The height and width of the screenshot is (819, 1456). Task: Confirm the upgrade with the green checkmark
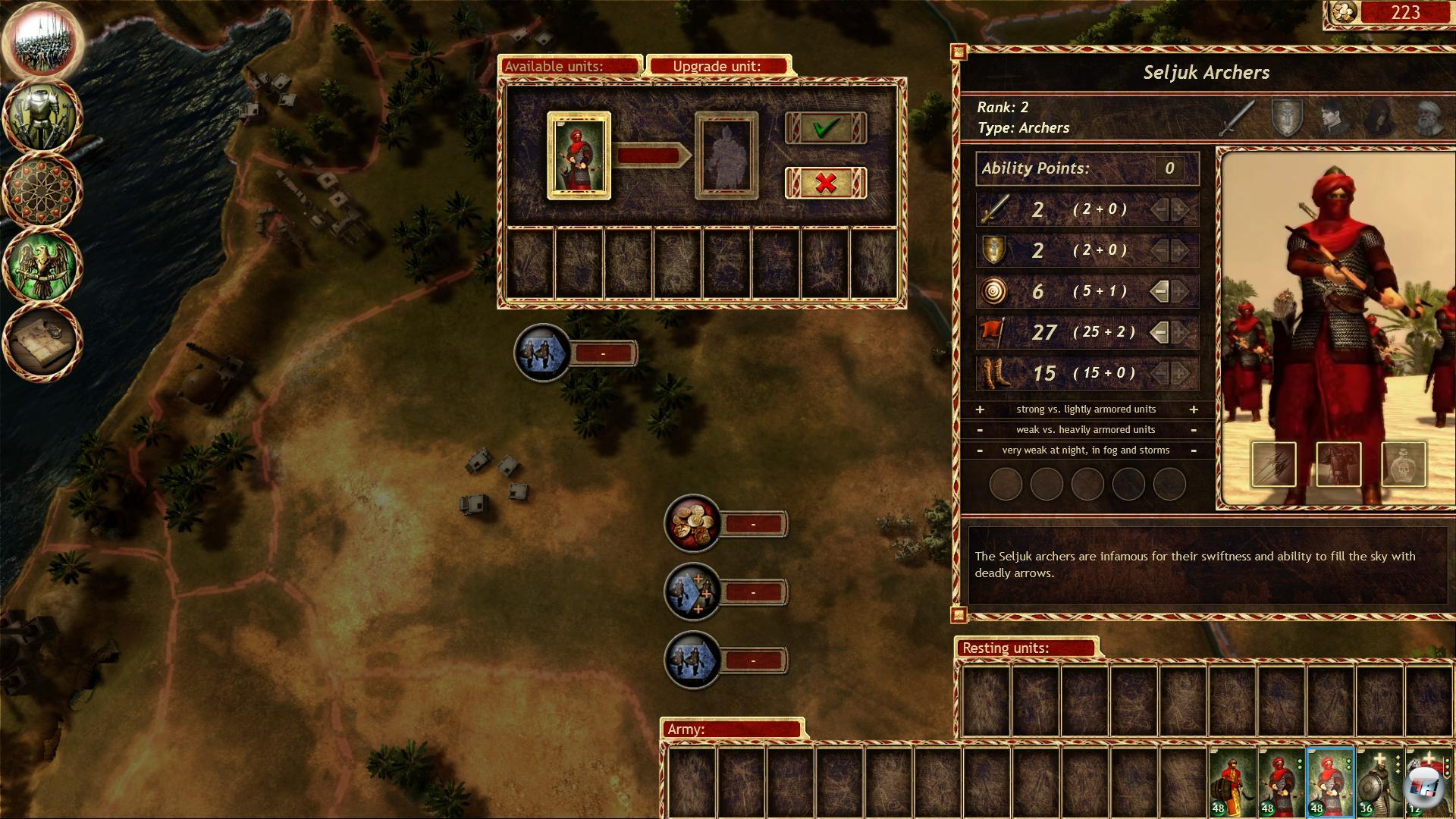825,128
